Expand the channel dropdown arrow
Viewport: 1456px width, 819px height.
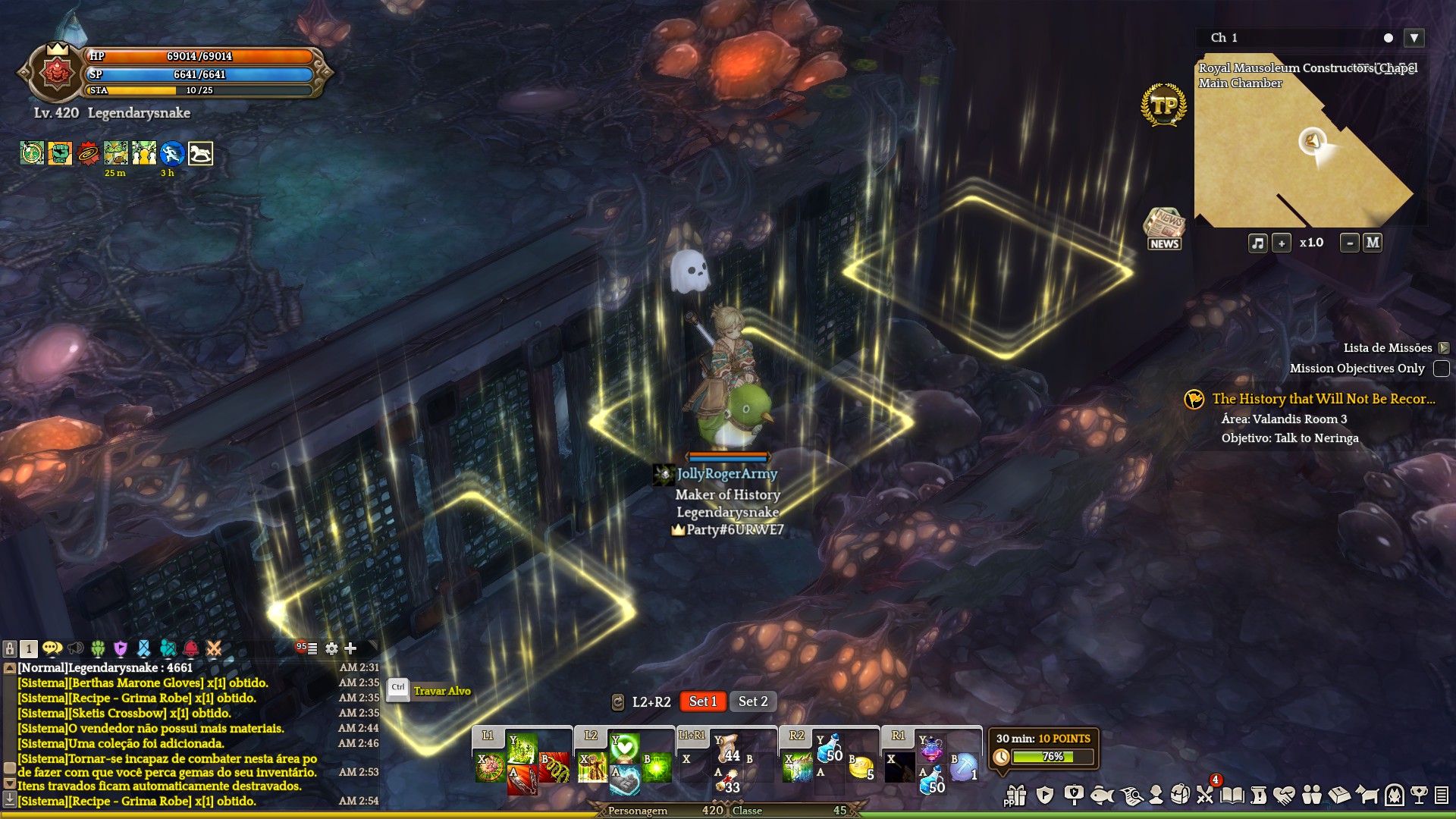1414,38
